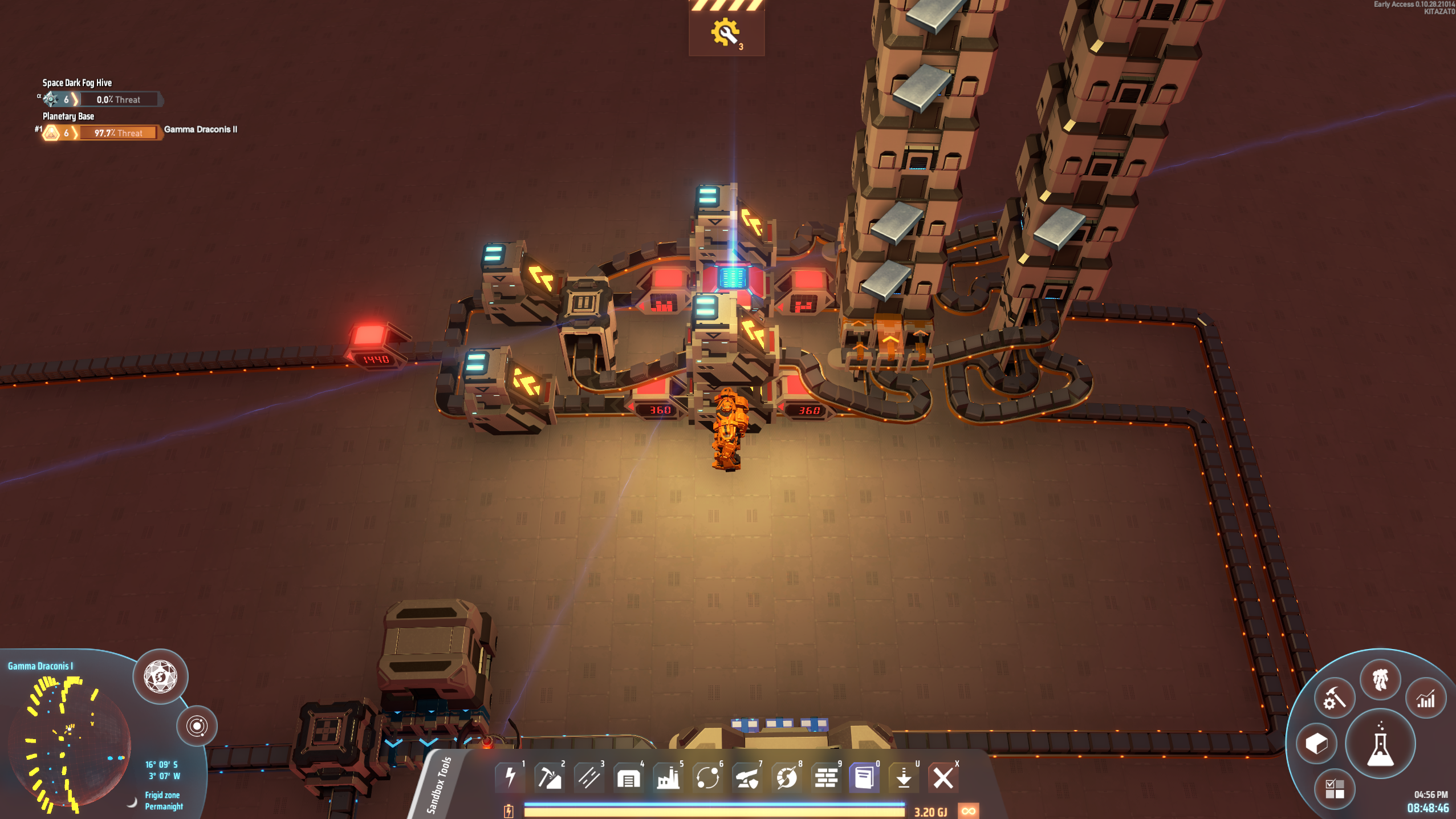Open the star system orbit map

tap(197, 725)
